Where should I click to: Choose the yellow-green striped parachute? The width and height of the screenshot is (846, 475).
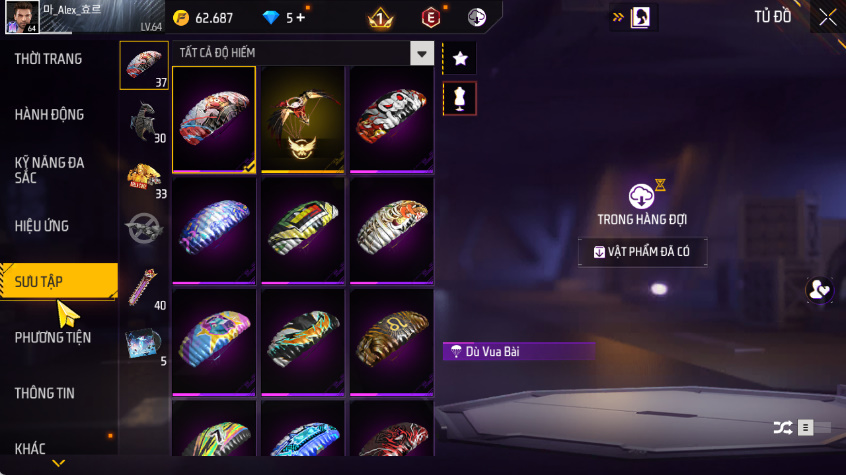pyautogui.click(x=302, y=229)
